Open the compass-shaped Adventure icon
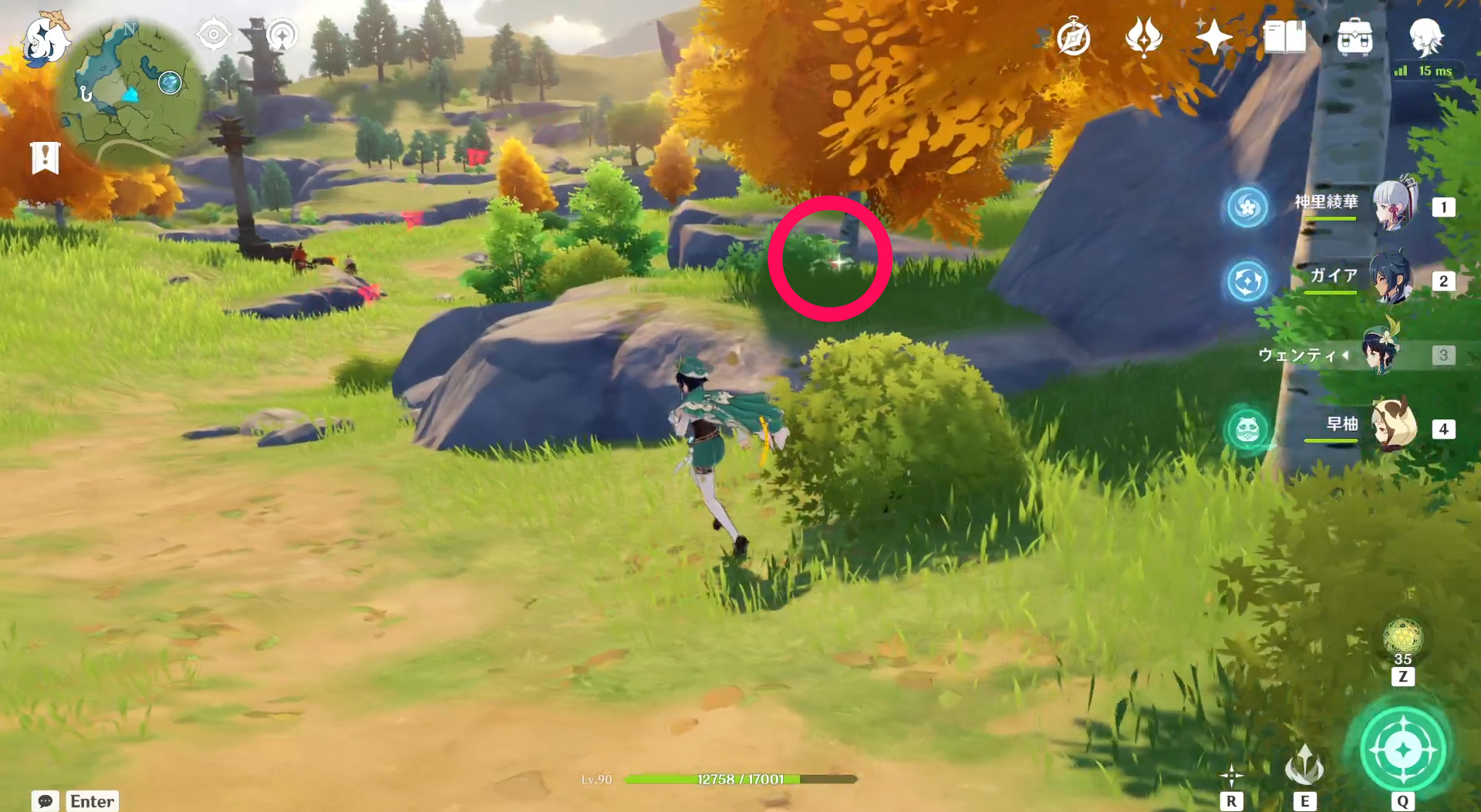Image resolution: width=1481 pixels, height=812 pixels. pos(1074,36)
